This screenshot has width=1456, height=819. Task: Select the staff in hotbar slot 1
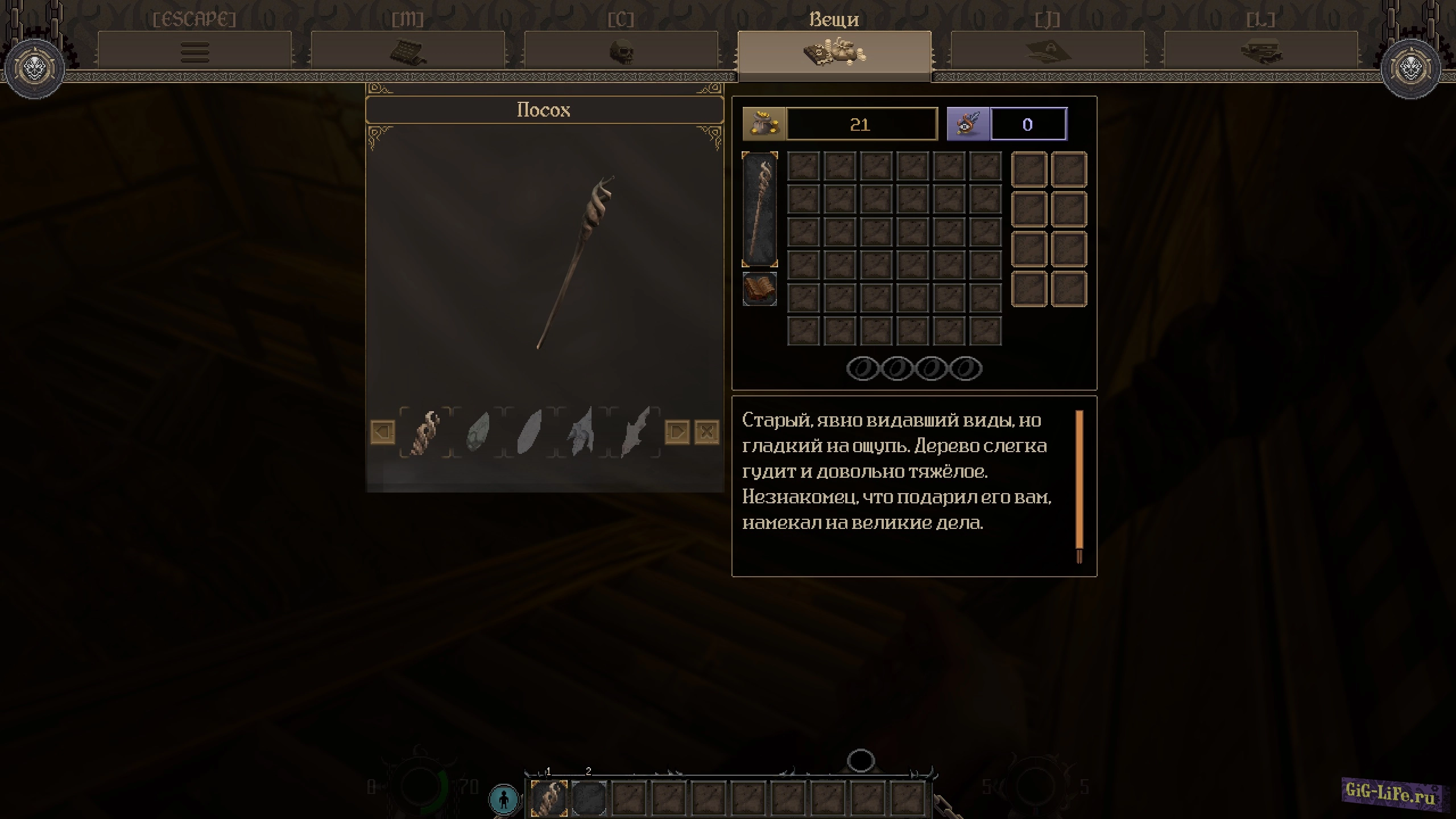coord(549,798)
